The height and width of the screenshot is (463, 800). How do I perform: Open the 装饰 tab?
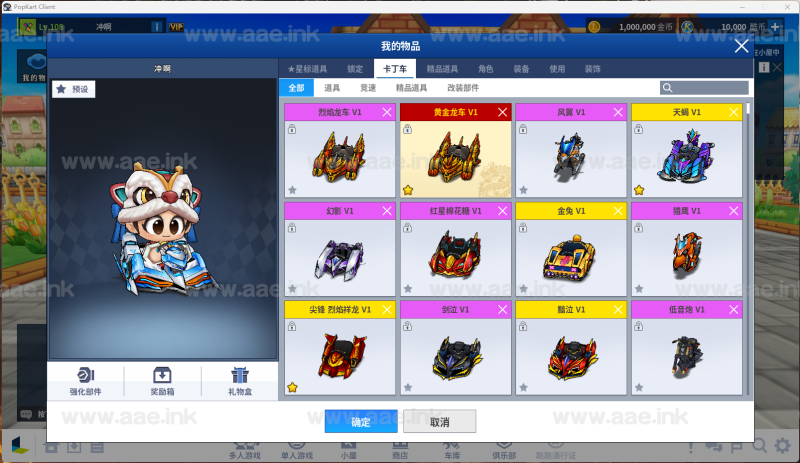(x=593, y=69)
